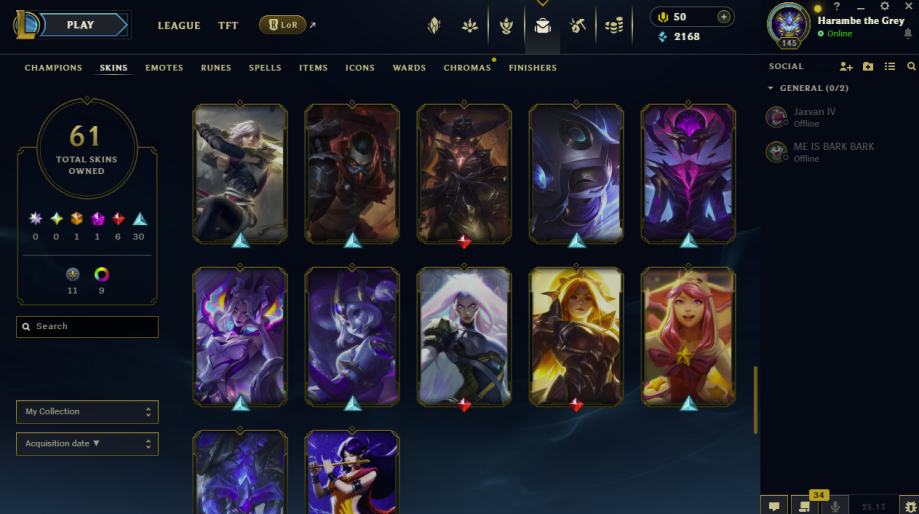919x514 pixels.
Task: Open the Icons tab
Action: point(360,68)
